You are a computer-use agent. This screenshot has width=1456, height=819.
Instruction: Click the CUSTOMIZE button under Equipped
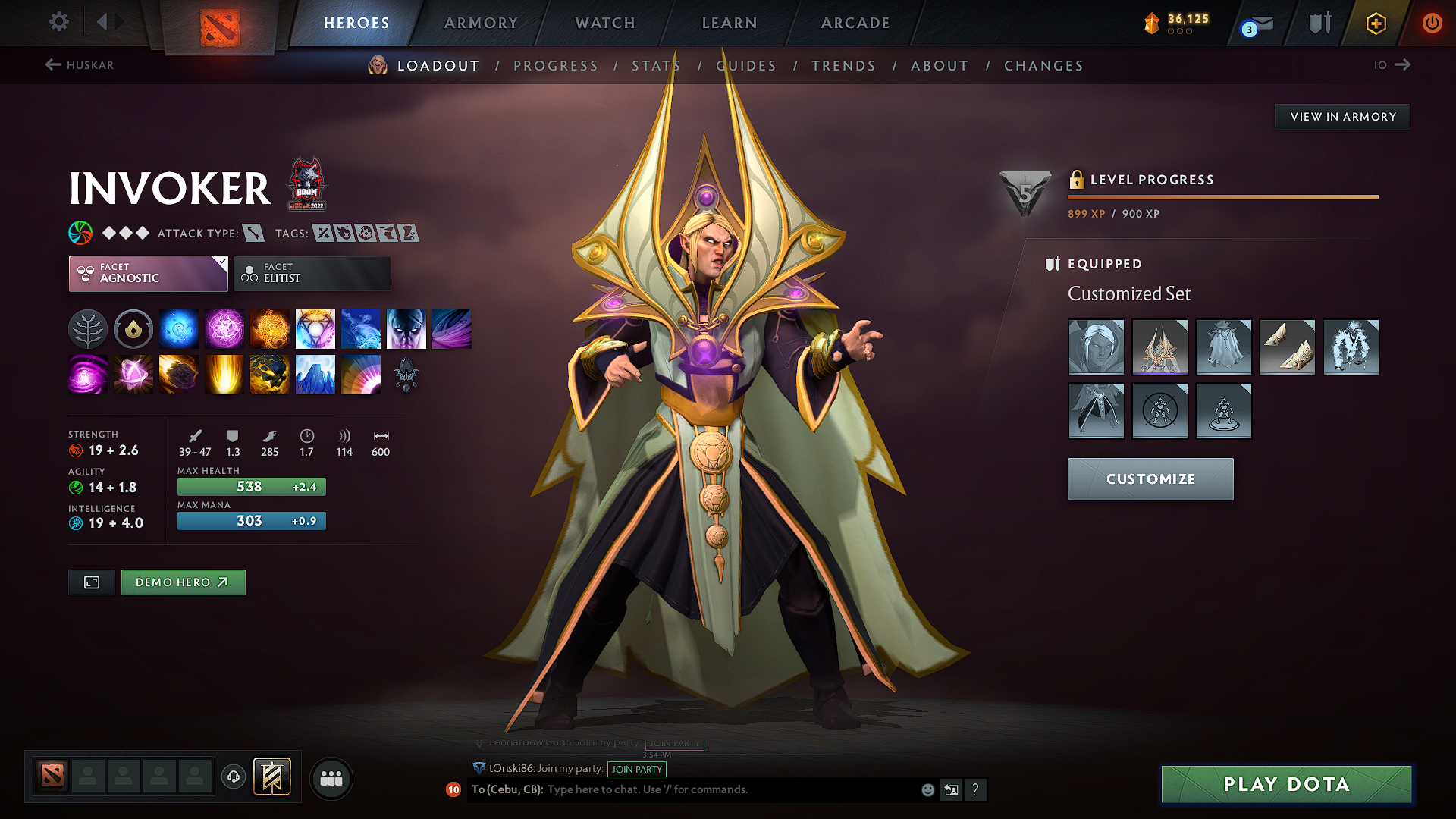1150,479
